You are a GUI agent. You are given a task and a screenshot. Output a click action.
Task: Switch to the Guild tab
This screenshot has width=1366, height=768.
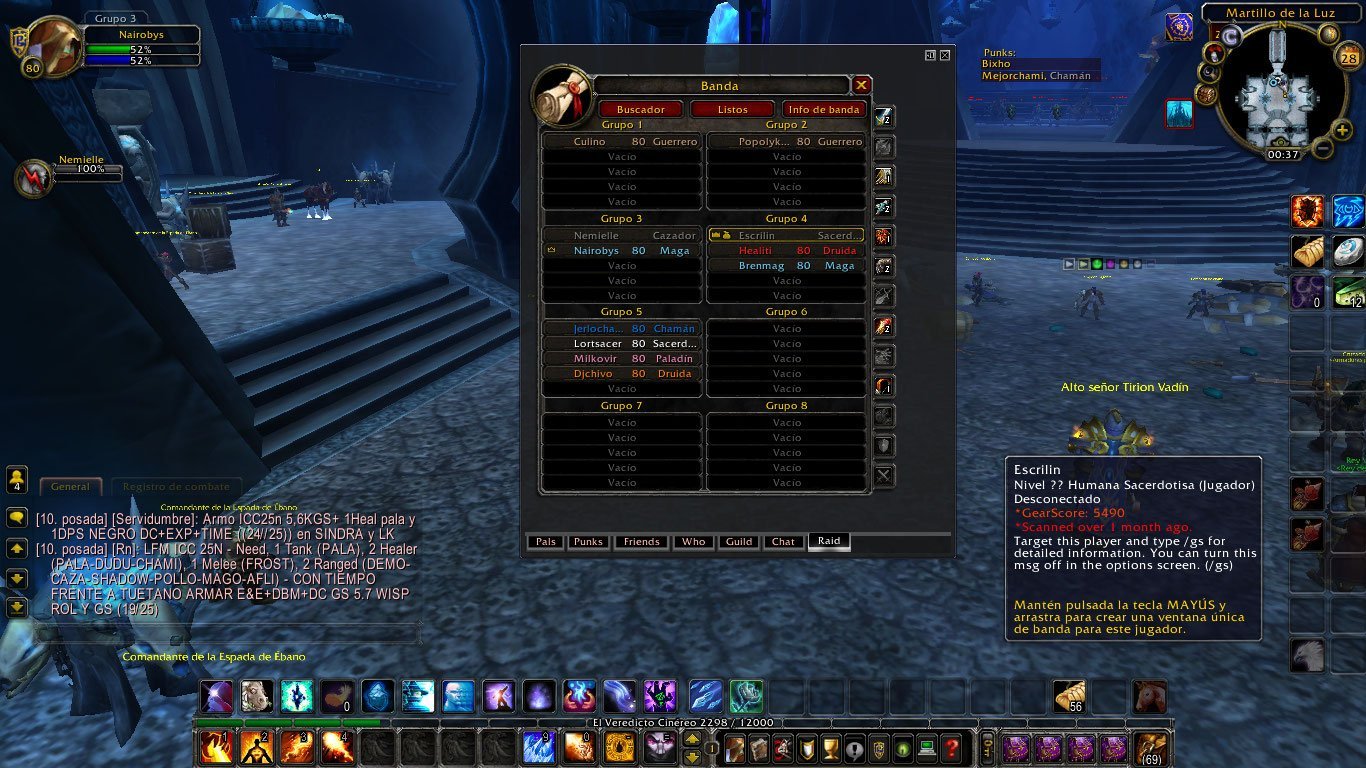pyautogui.click(x=739, y=542)
